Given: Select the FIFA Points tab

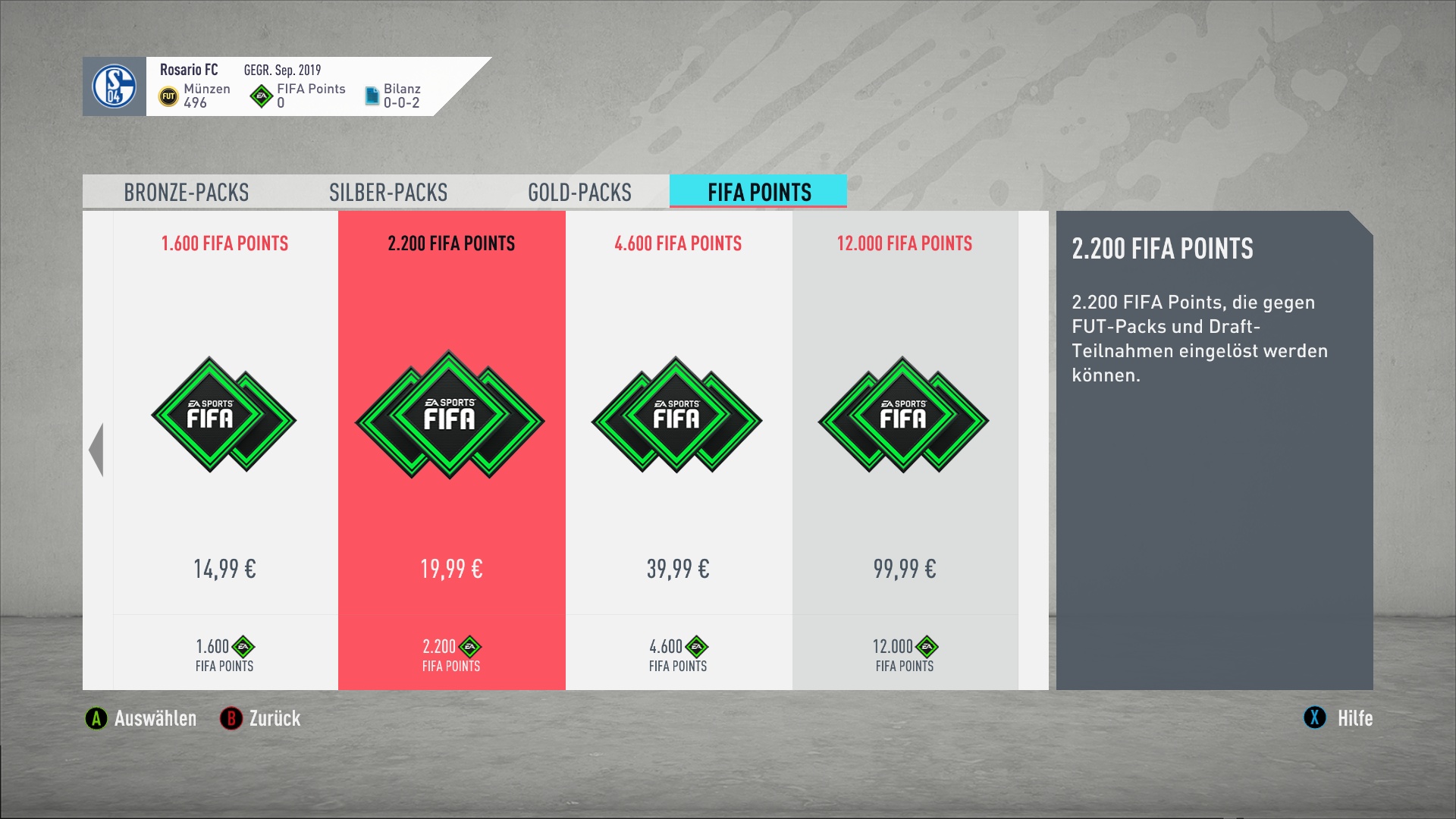Looking at the screenshot, I should (758, 193).
